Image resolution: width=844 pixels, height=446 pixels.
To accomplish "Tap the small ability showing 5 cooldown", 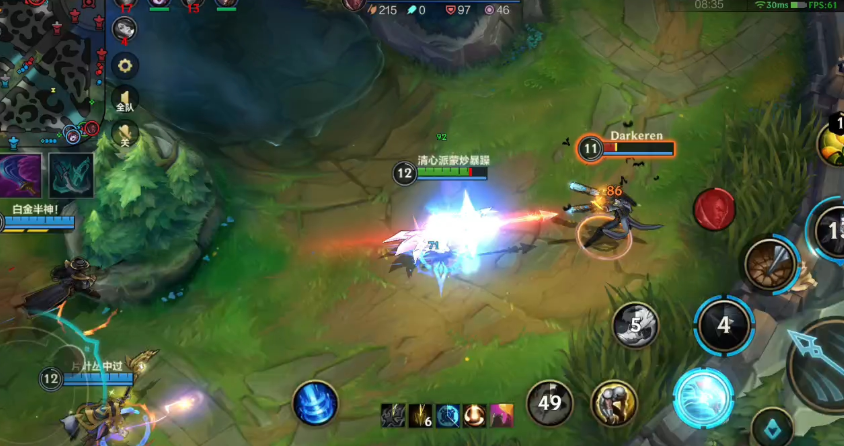I will click(x=636, y=325).
